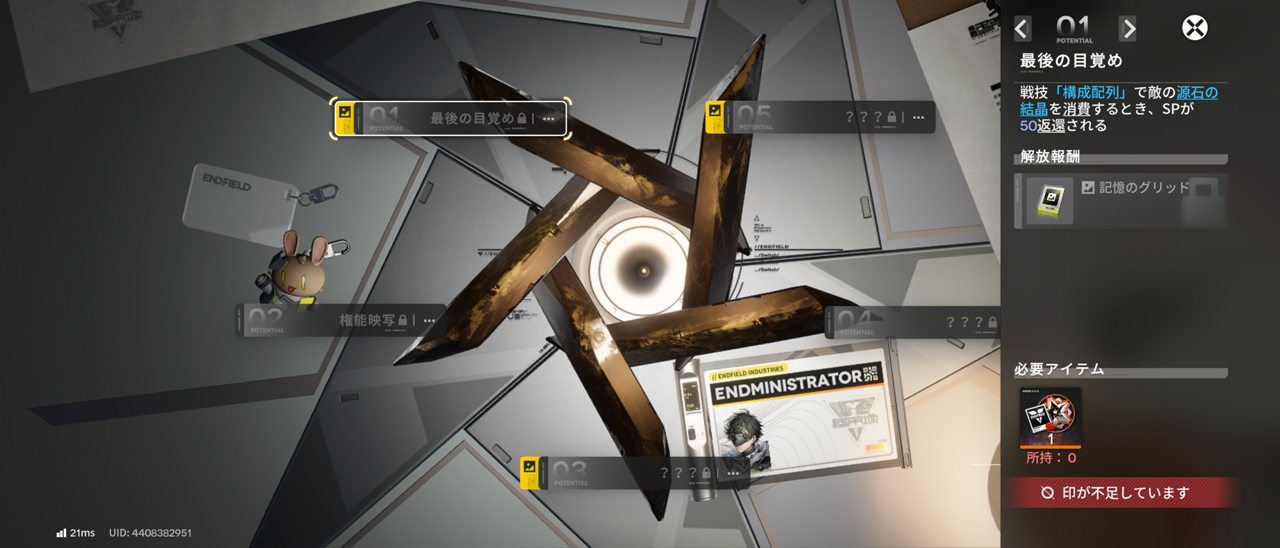Inspect the required potential token item
The width and height of the screenshot is (1280, 548).
[x=1050, y=417]
